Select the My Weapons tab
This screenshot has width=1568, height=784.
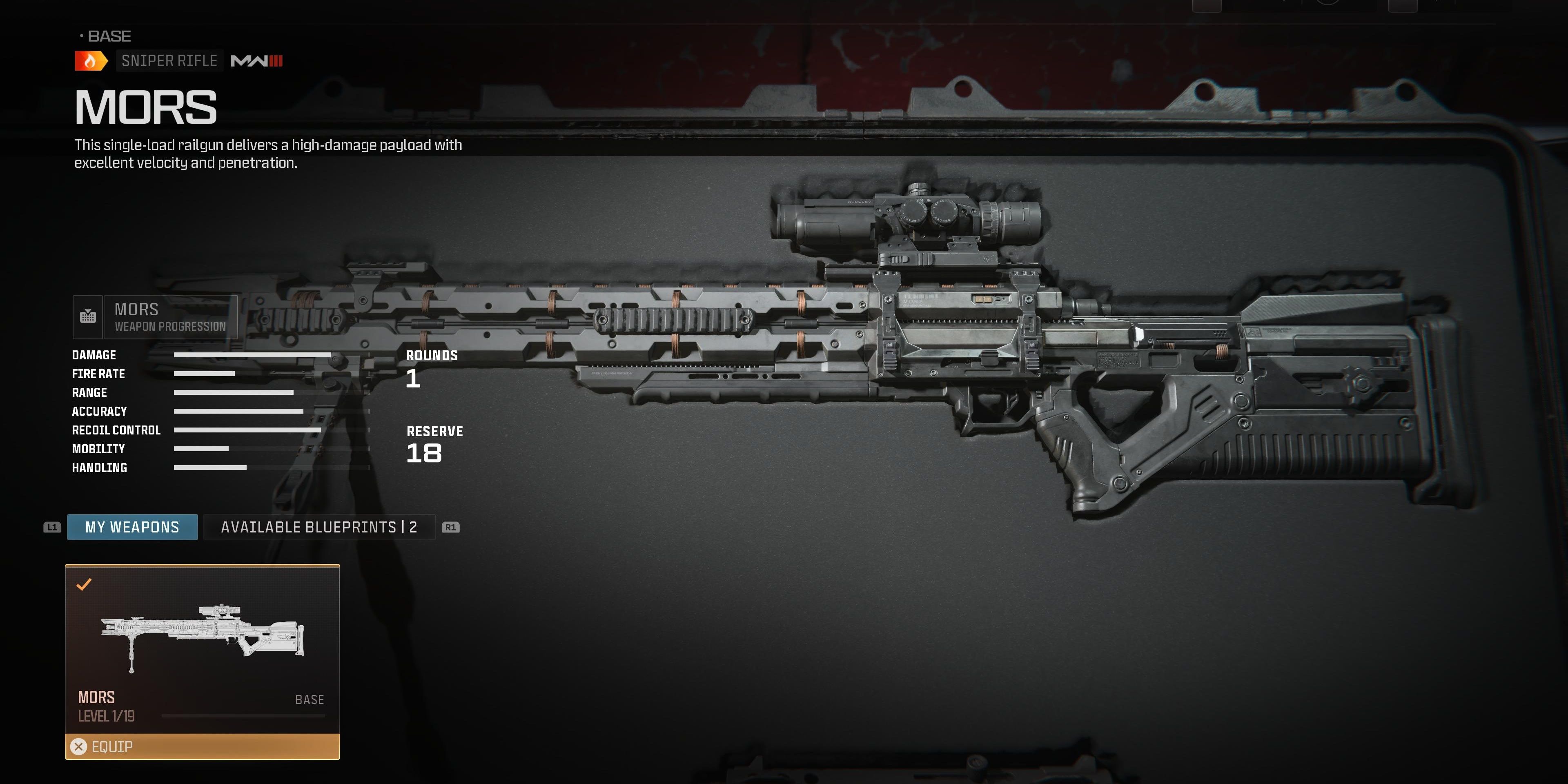tap(131, 526)
